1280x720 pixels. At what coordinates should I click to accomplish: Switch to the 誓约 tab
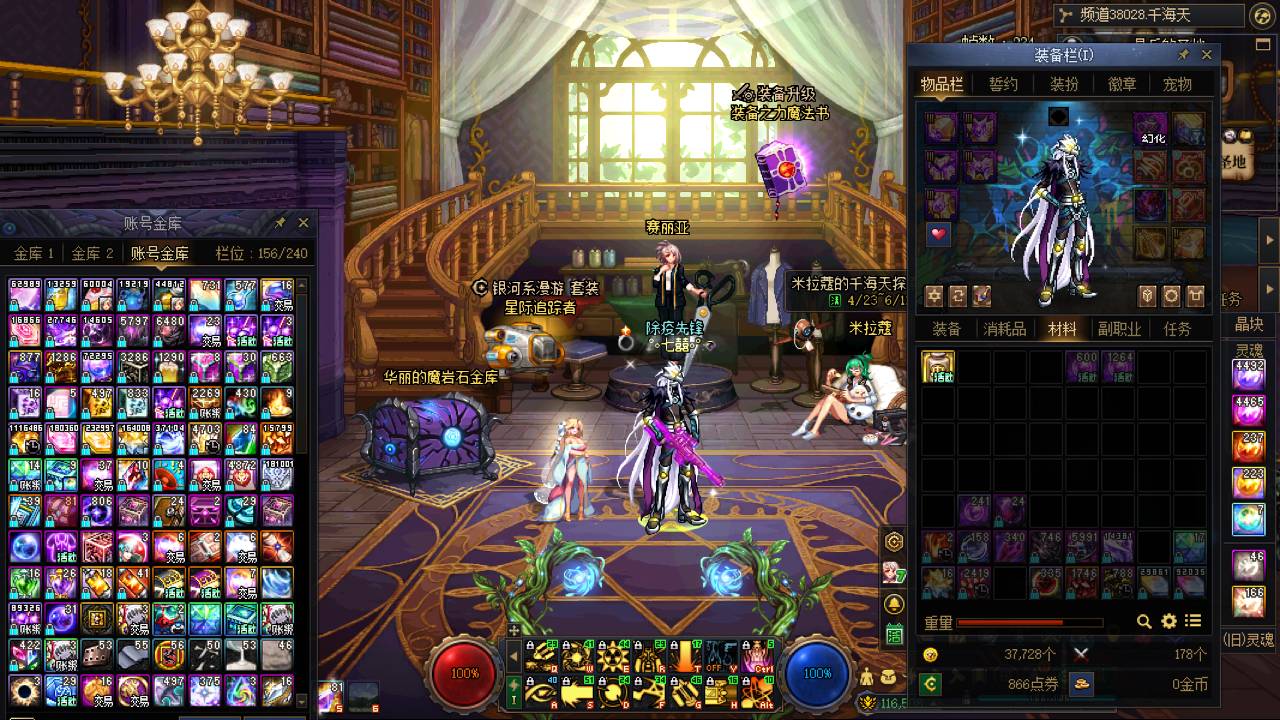pos(1003,85)
